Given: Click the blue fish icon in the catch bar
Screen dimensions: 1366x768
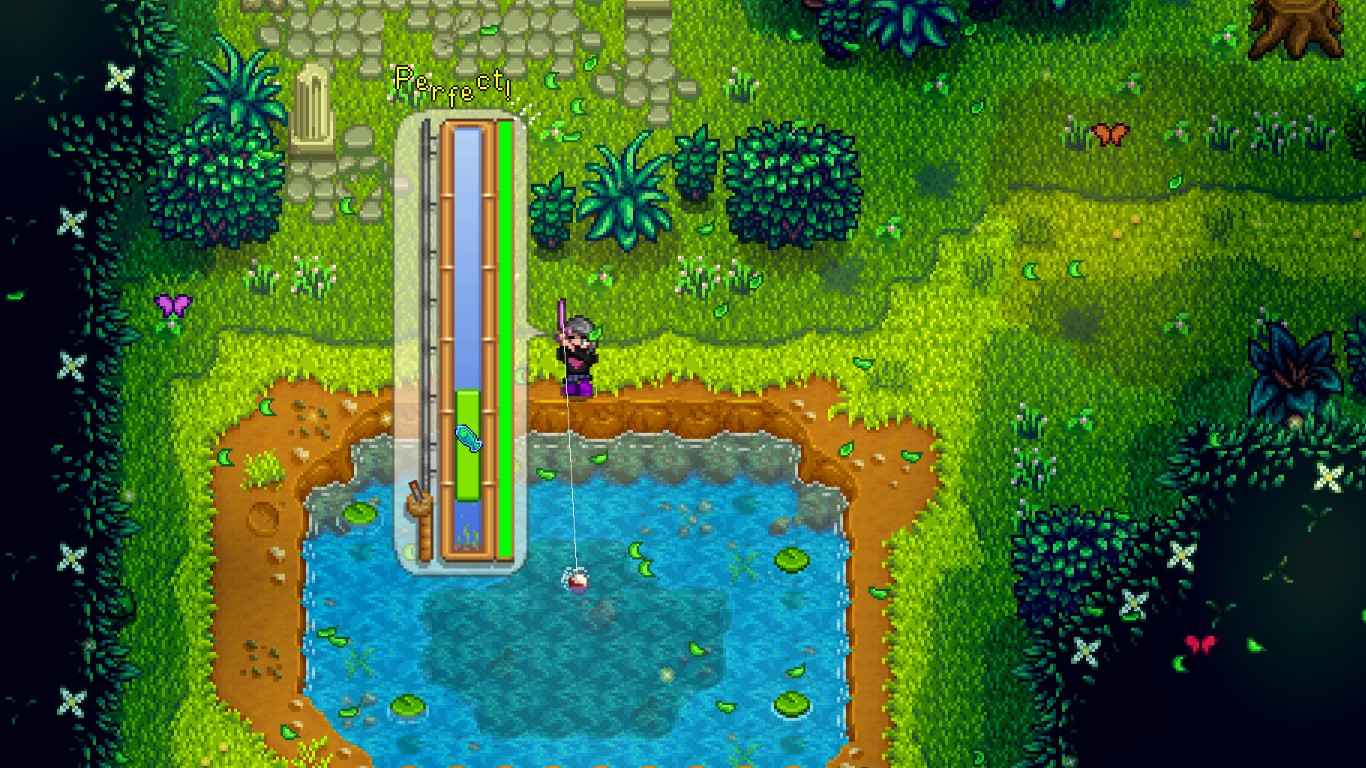Looking at the screenshot, I should pos(470,437).
